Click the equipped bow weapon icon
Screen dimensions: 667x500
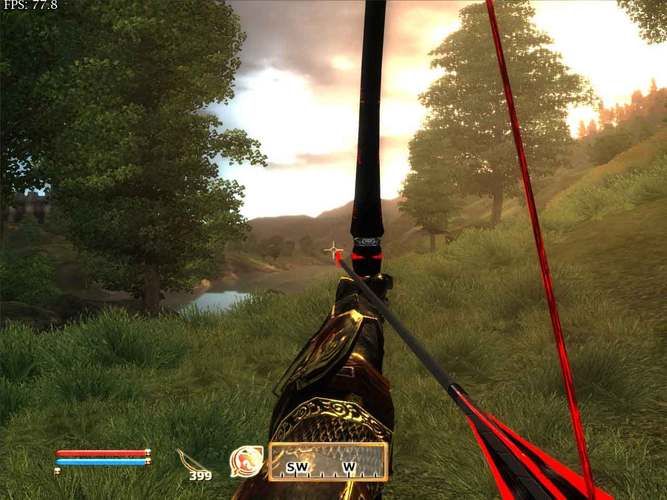pyautogui.click(x=187, y=460)
